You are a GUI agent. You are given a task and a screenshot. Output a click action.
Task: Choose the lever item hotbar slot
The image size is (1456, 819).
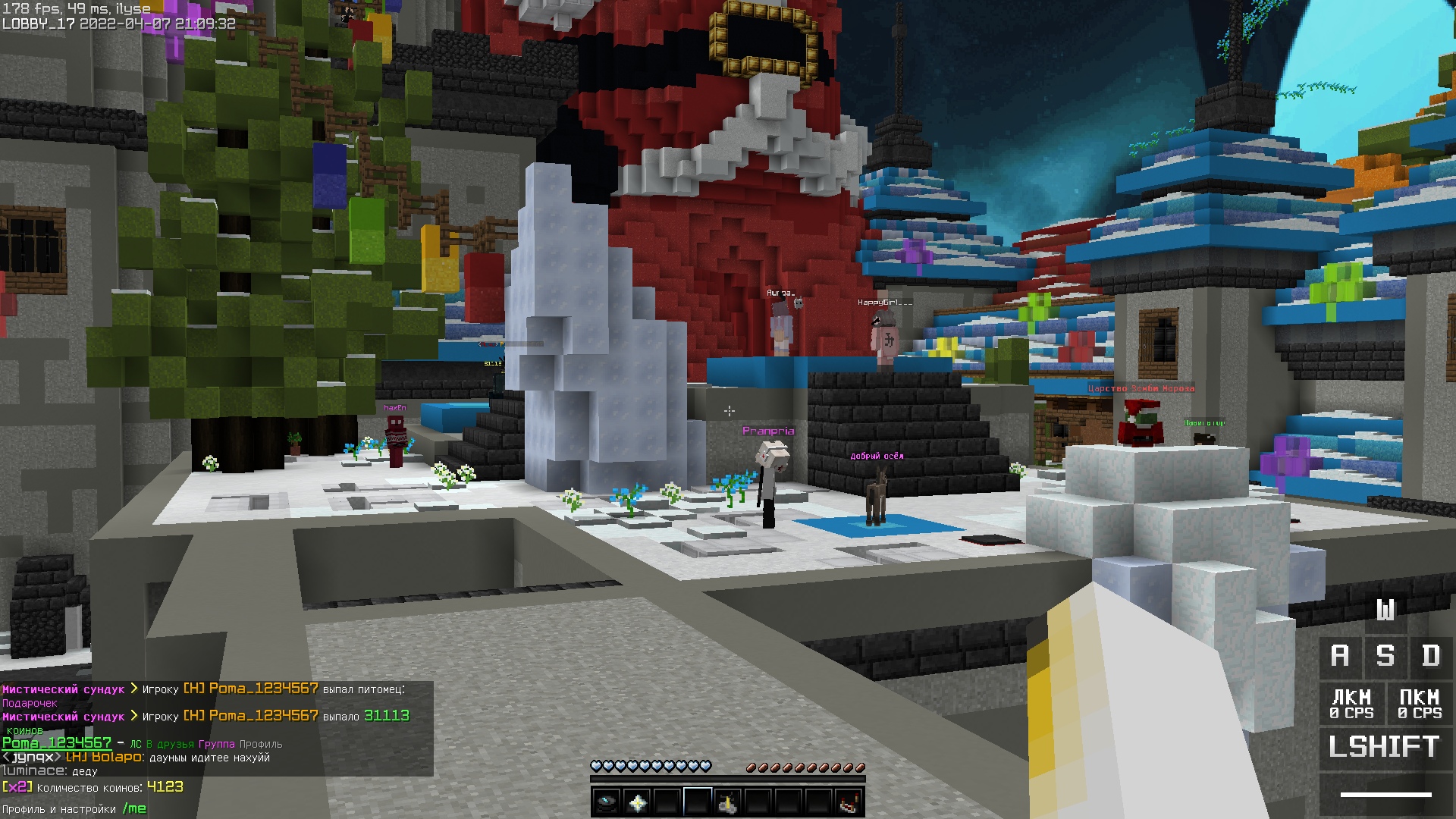[728, 802]
